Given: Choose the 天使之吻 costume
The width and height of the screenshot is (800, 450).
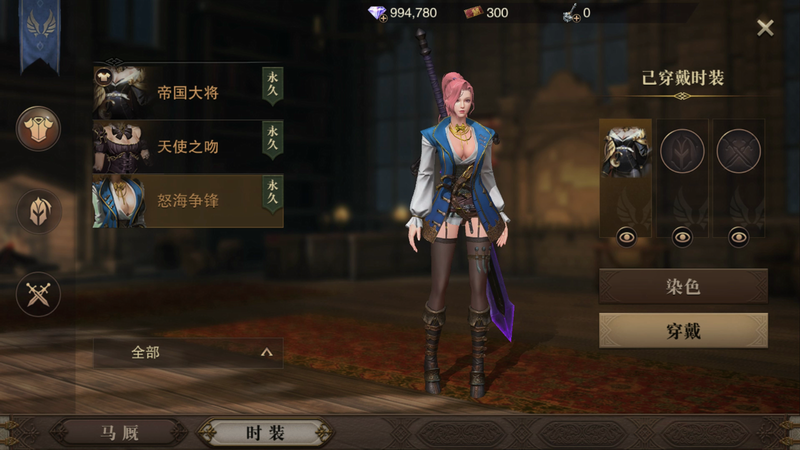Looking at the screenshot, I should coord(188,147).
